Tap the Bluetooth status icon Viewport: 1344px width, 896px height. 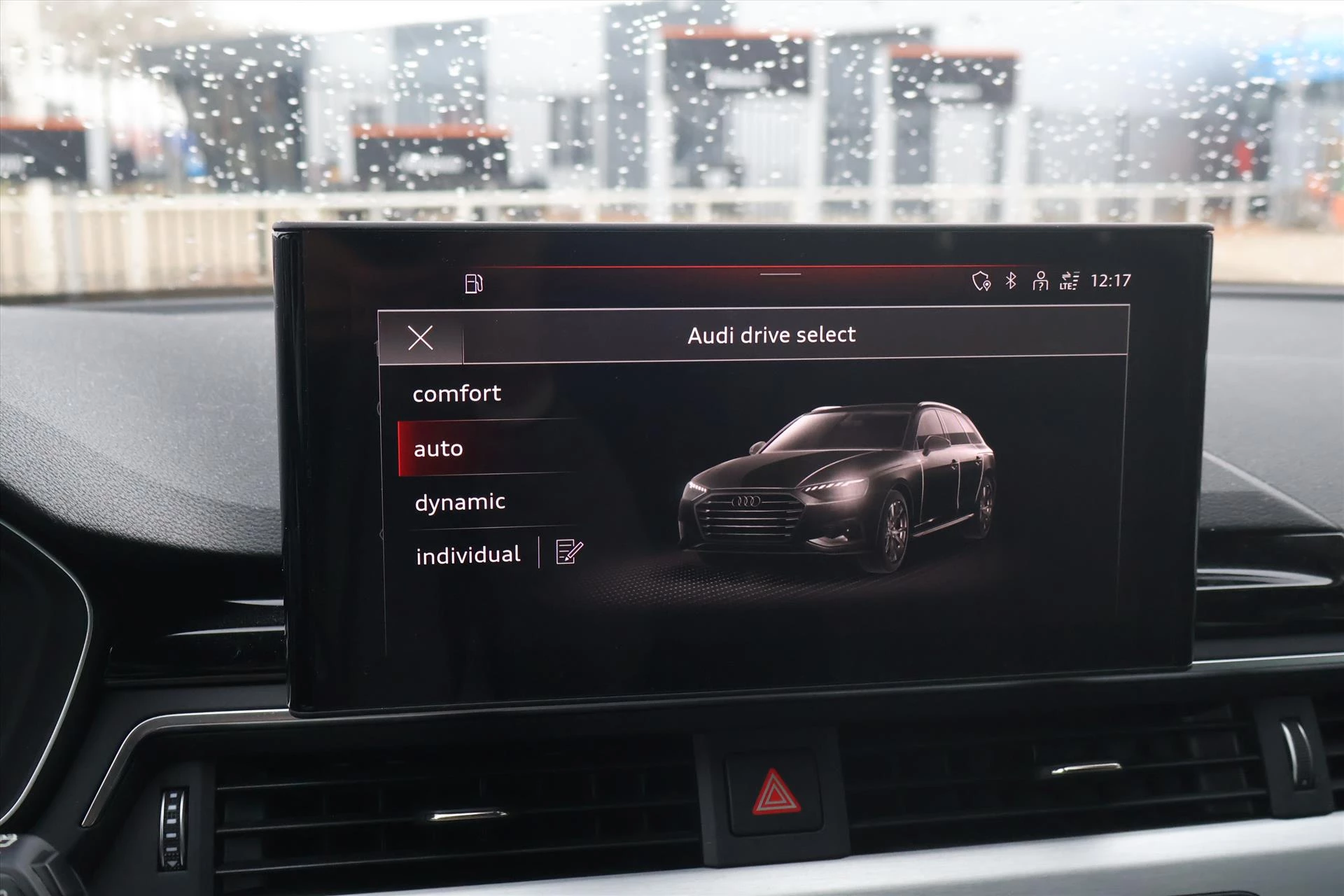coord(1010,280)
